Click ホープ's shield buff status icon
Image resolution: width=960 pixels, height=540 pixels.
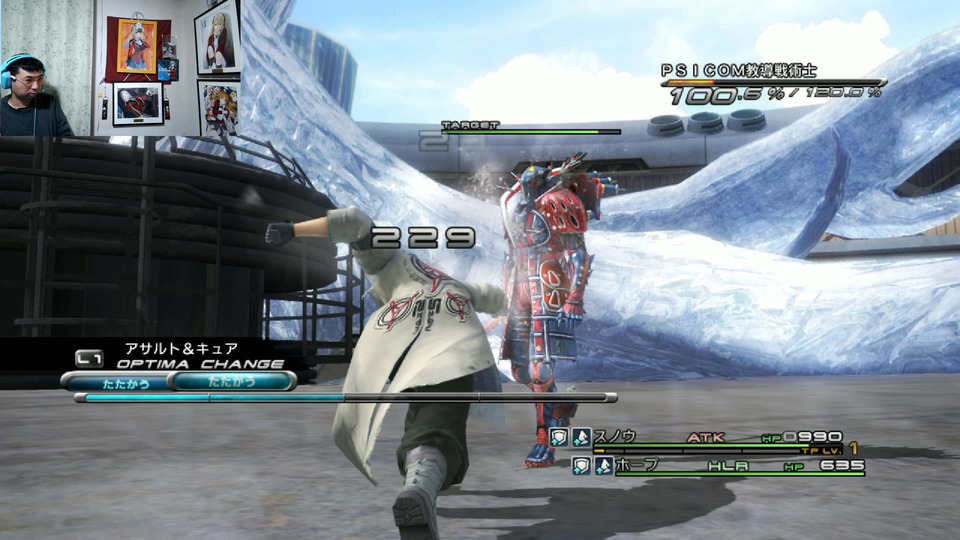point(582,465)
